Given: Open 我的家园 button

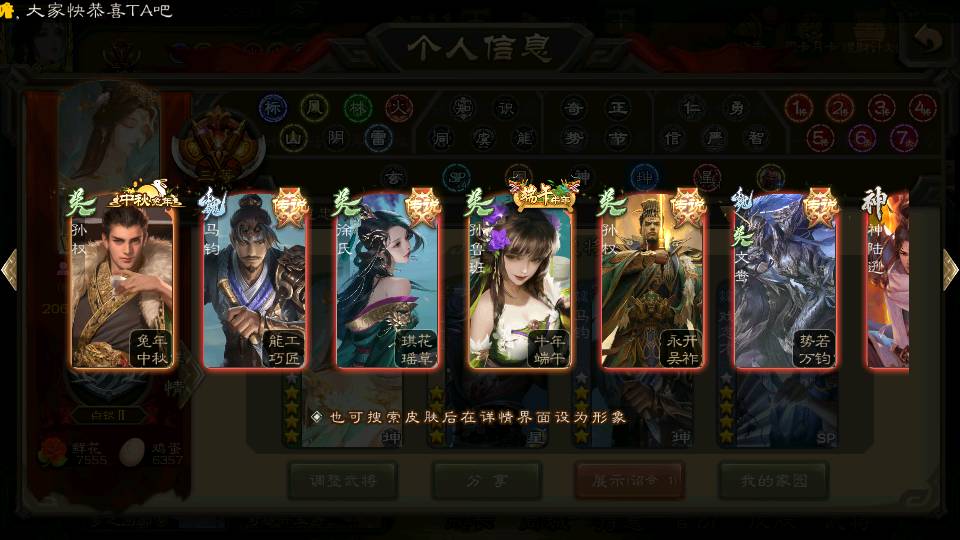Looking at the screenshot, I should (773, 480).
